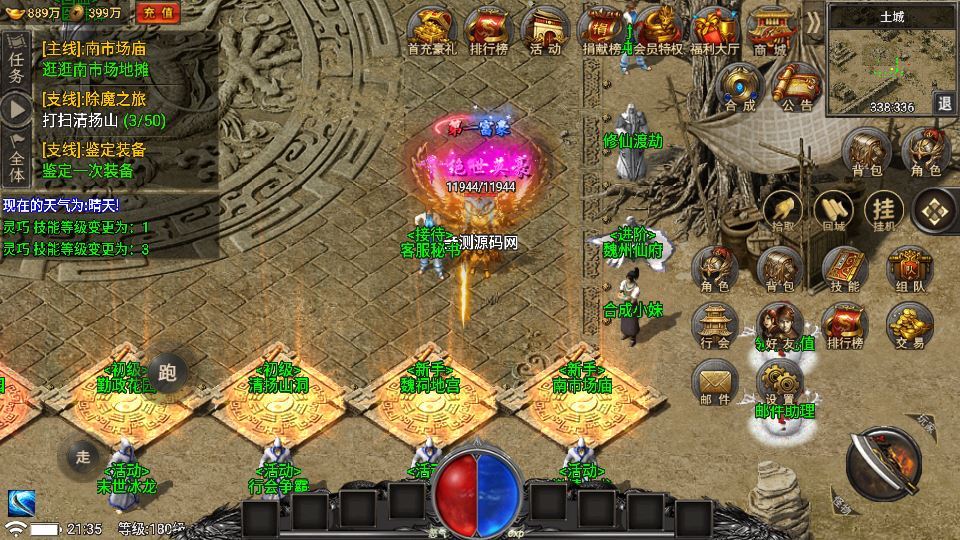Open the 充值 recharge button
The height and width of the screenshot is (540, 960).
click(156, 12)
